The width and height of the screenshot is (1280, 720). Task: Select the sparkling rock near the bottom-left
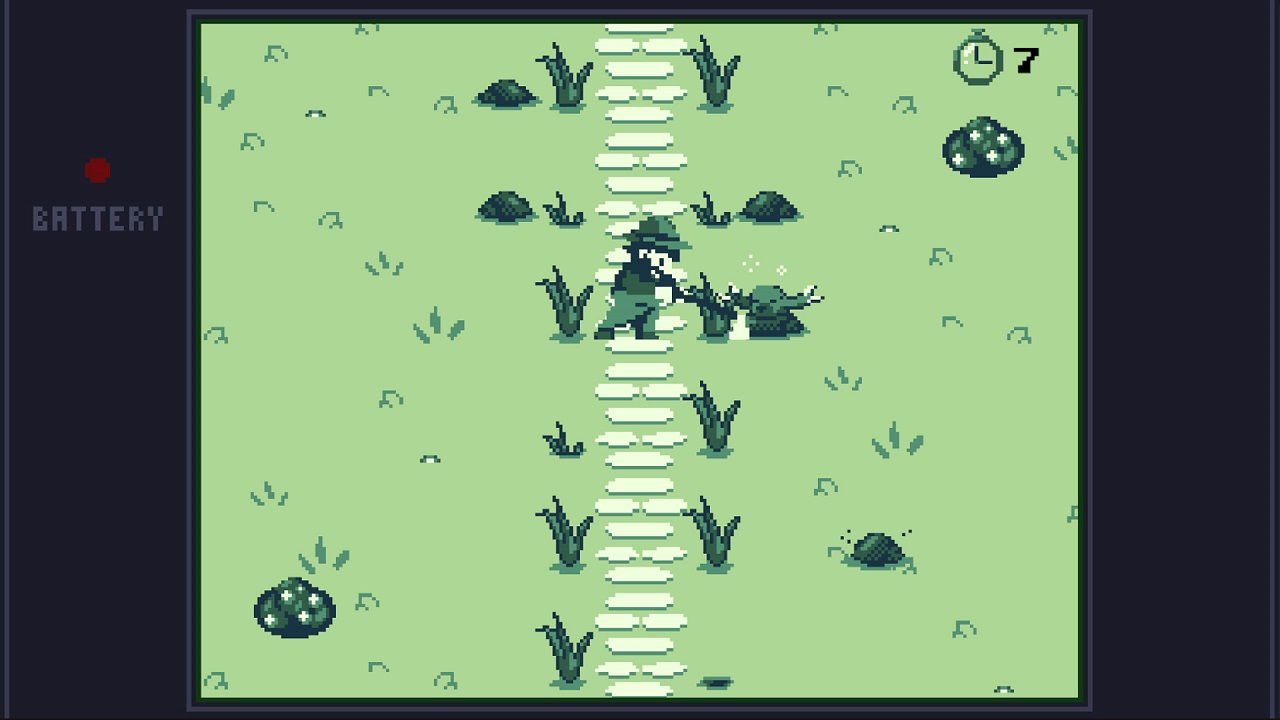tap(295, 607)
